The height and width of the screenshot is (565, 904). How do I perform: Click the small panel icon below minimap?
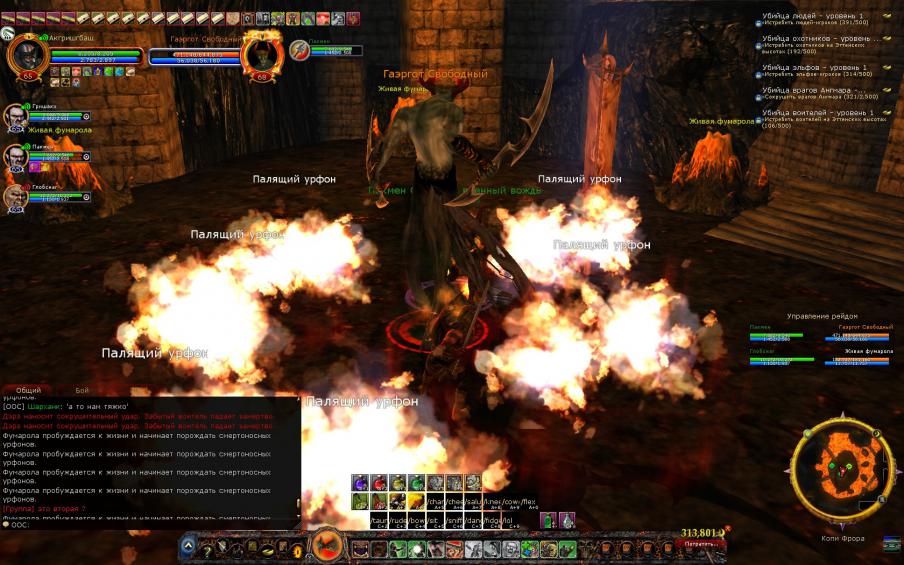click(892, 544)
